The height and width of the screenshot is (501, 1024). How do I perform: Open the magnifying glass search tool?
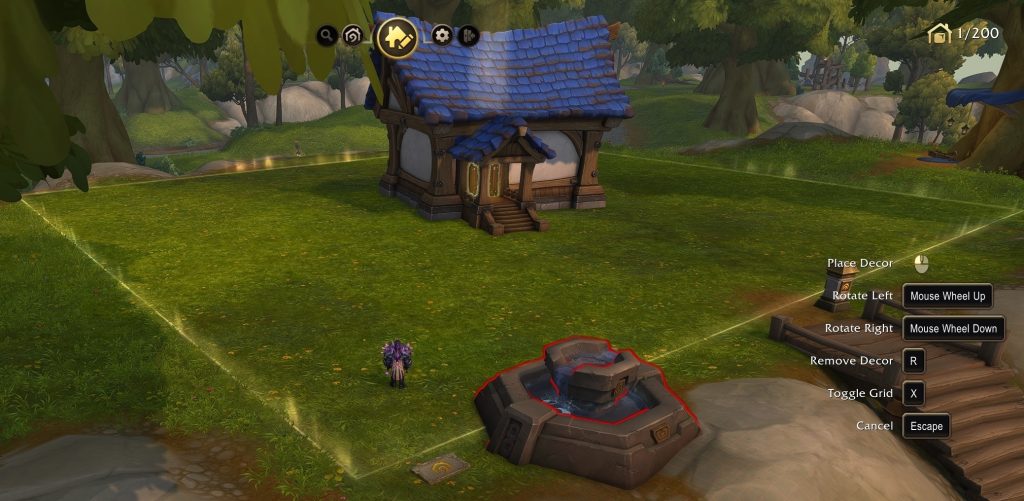[x=325, y=36]
